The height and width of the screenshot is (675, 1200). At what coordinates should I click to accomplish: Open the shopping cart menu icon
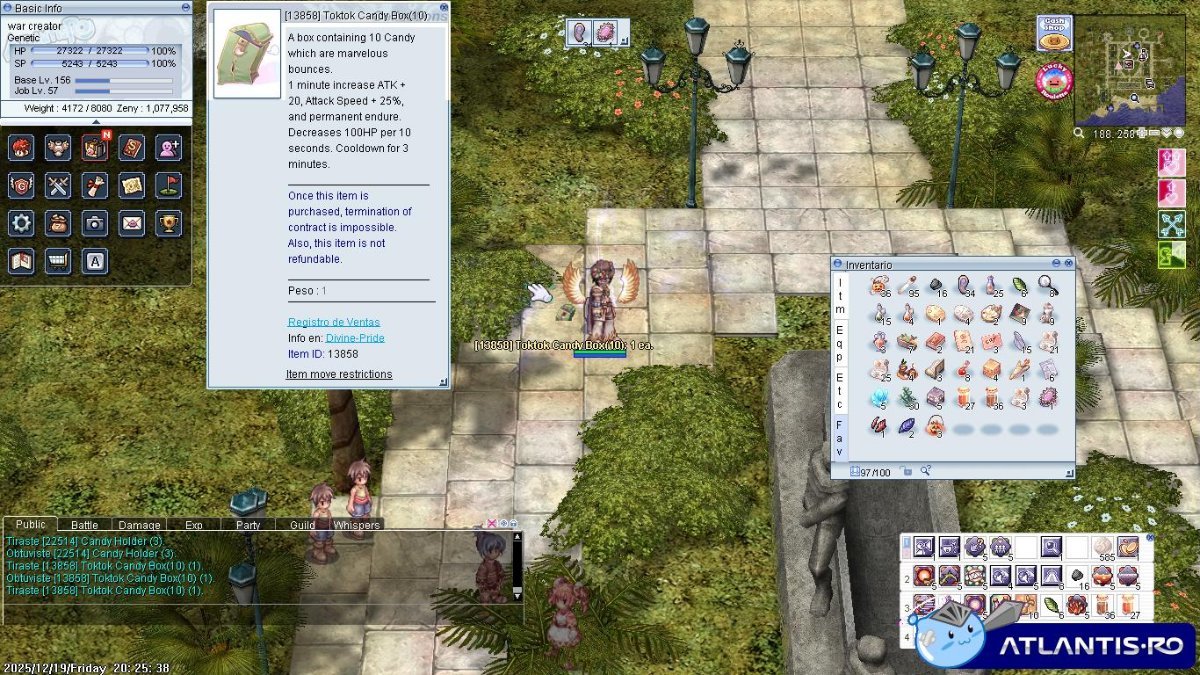[58, 260]
